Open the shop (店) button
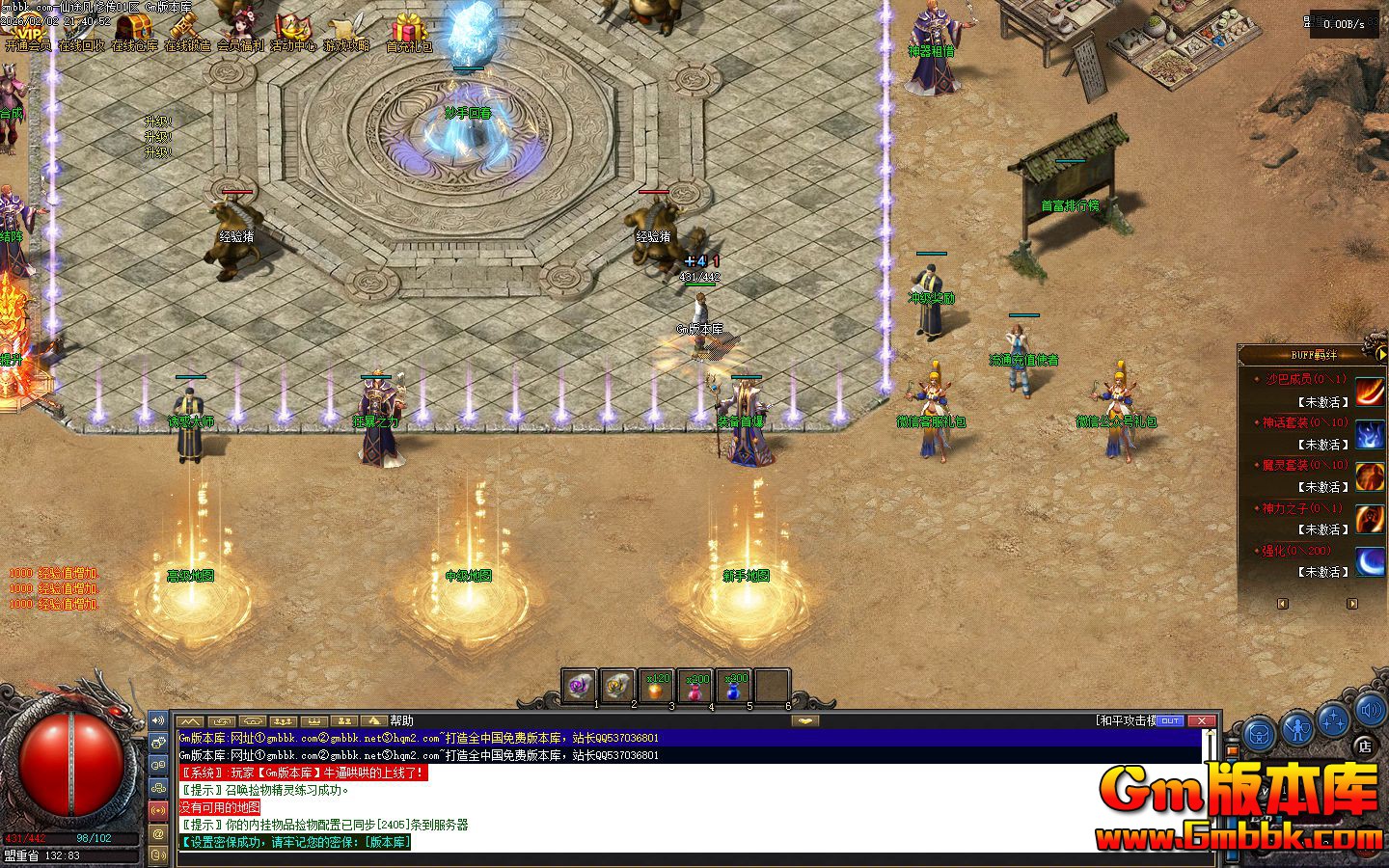Screen dimensions: 1389x868 pyautogui.click(x=1364, y=745)
